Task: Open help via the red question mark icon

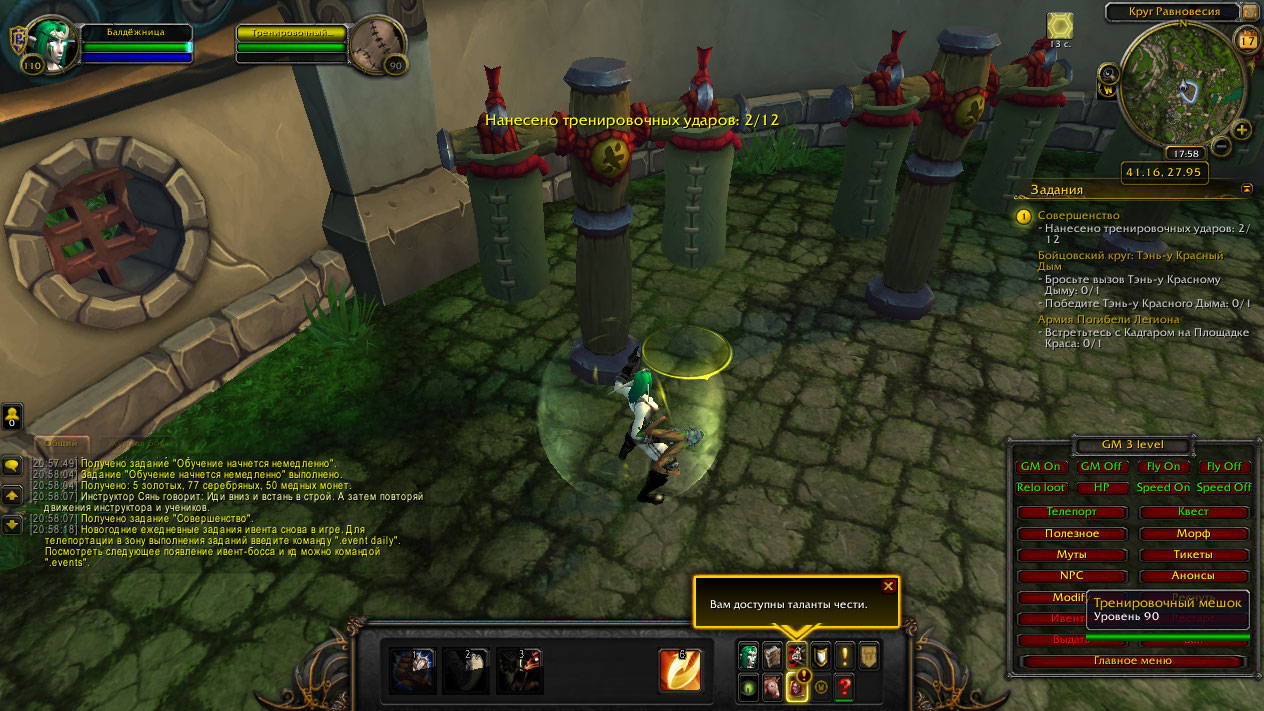Action: (845, 687)
